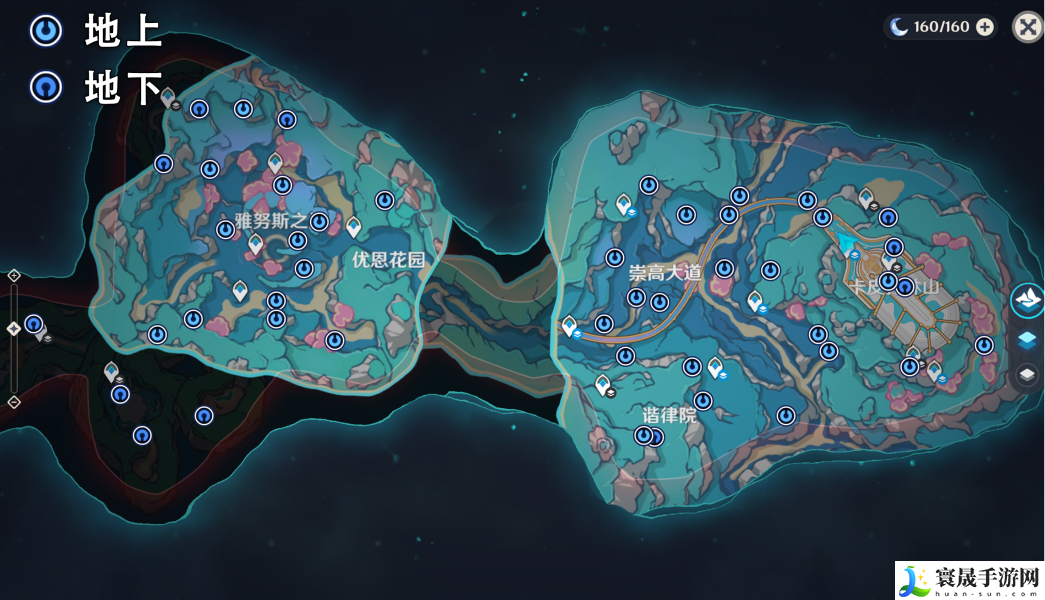This screenshot has width=1045, height=600.
Task: Switch to the blue stacked-layers map view
Action: click(x=1027, y=340)
